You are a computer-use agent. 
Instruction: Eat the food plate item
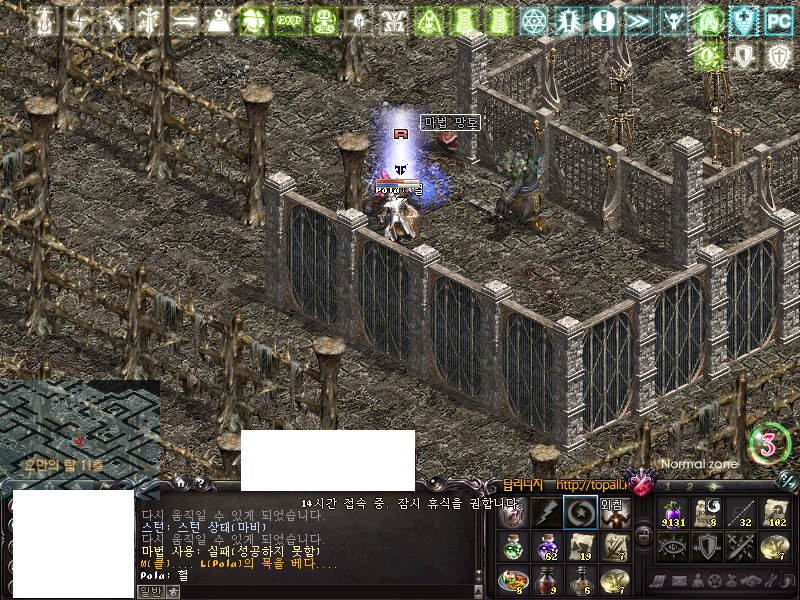click(511, 581)
